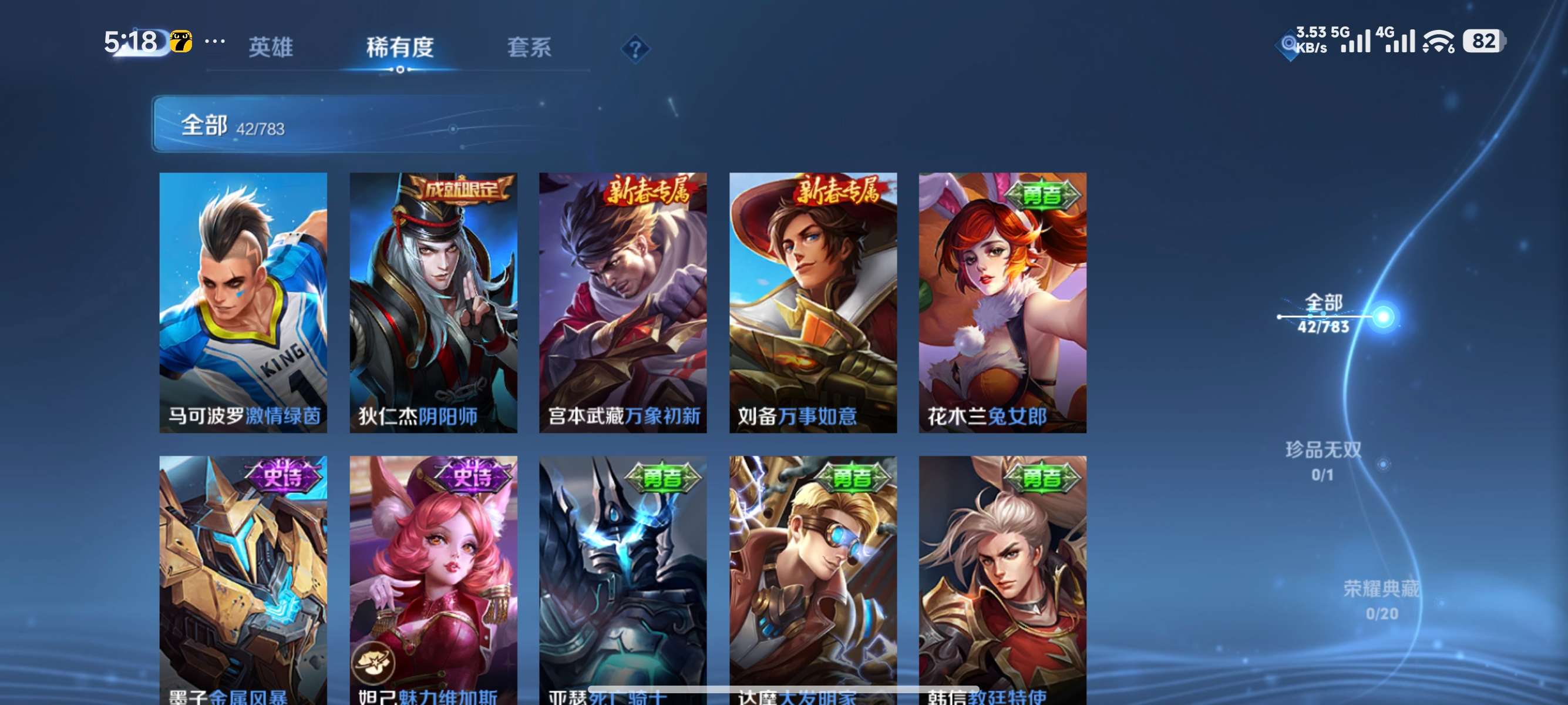
Task: Choose the 宫本武藏 万象初新 skin card
Action: 623,303
